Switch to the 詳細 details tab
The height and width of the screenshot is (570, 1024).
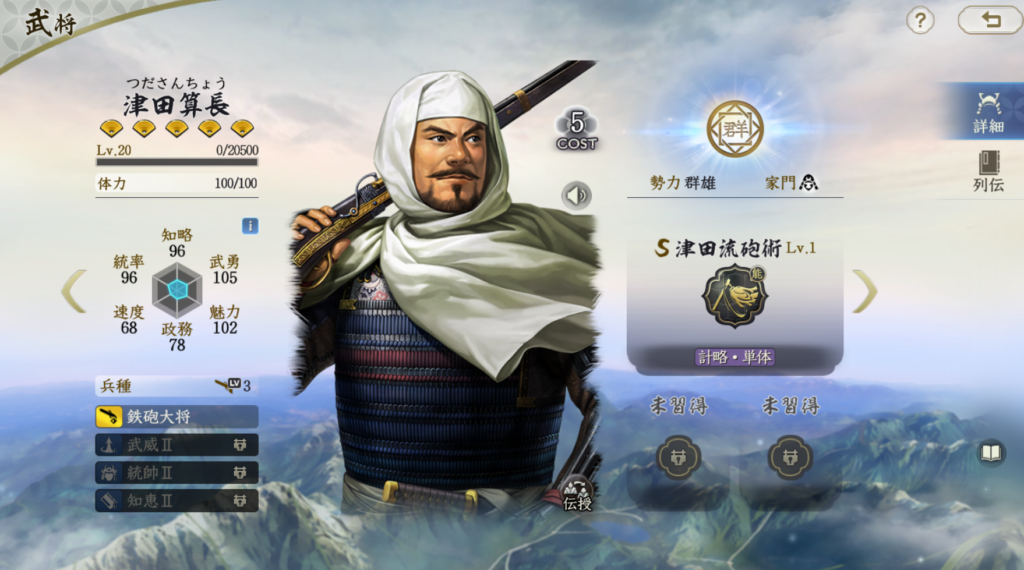(987, 112)
